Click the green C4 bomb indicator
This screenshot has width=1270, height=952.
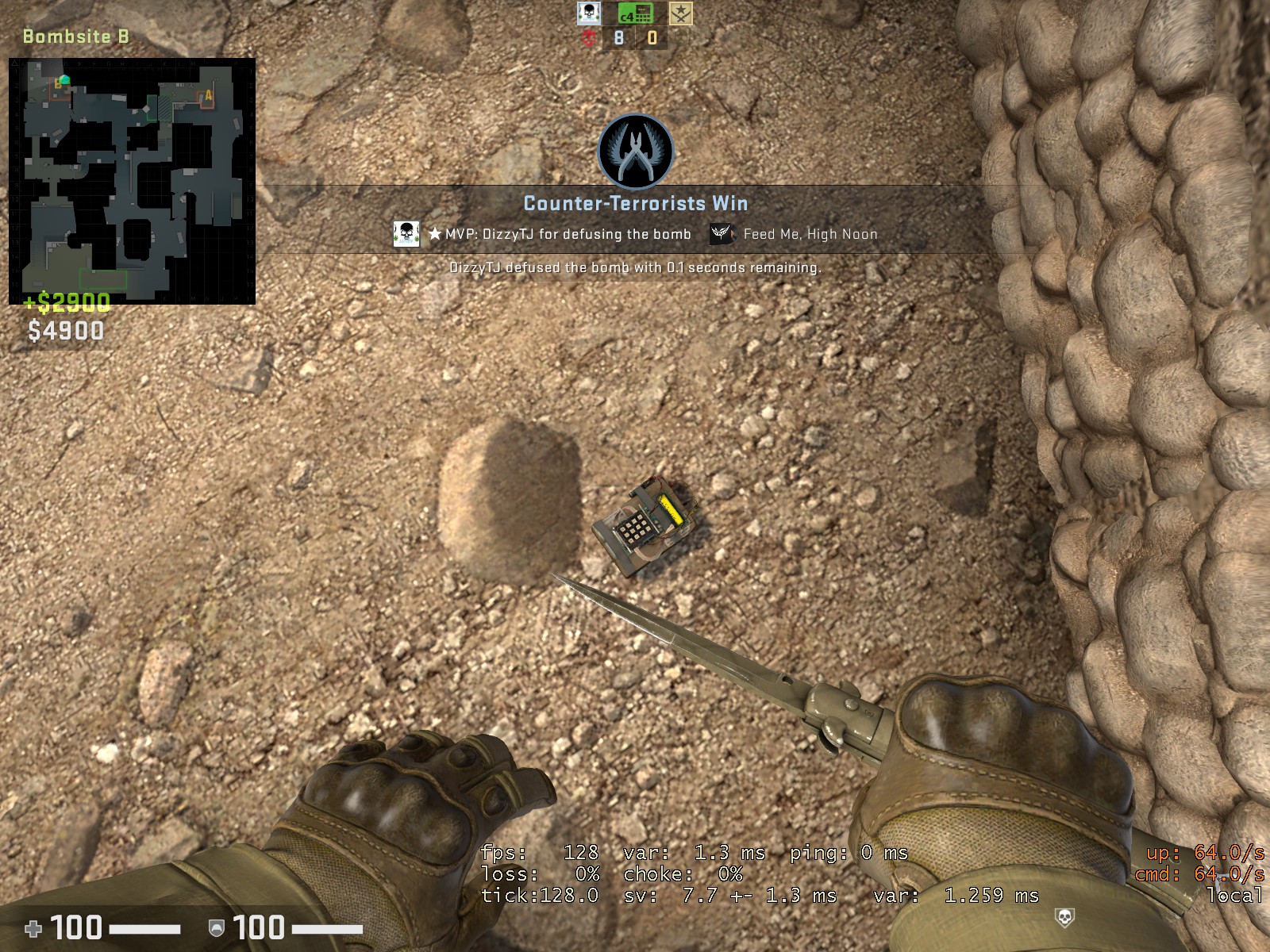tap(635, 13)
